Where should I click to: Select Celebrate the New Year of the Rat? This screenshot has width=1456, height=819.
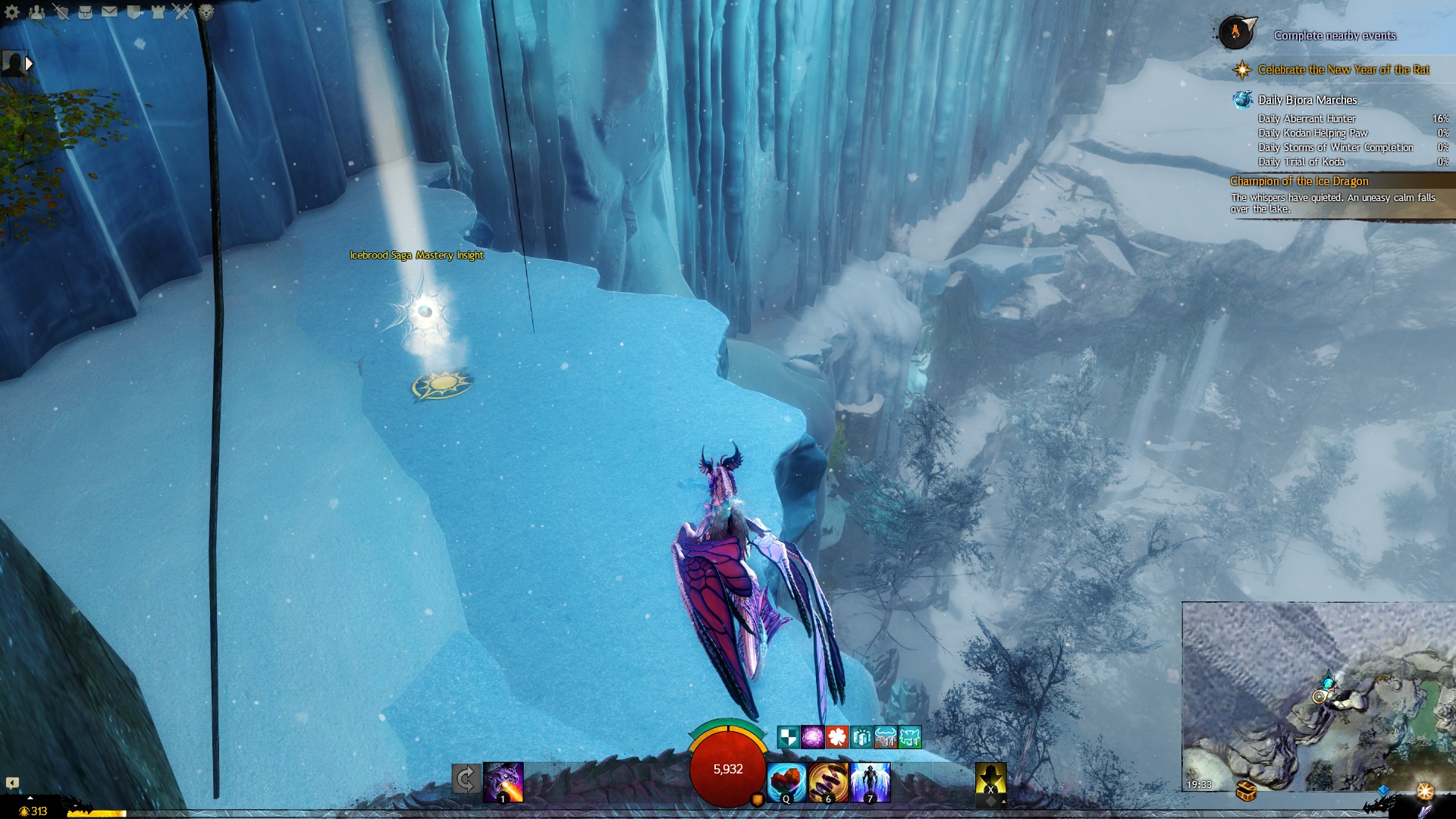(x=1343, y=70)
